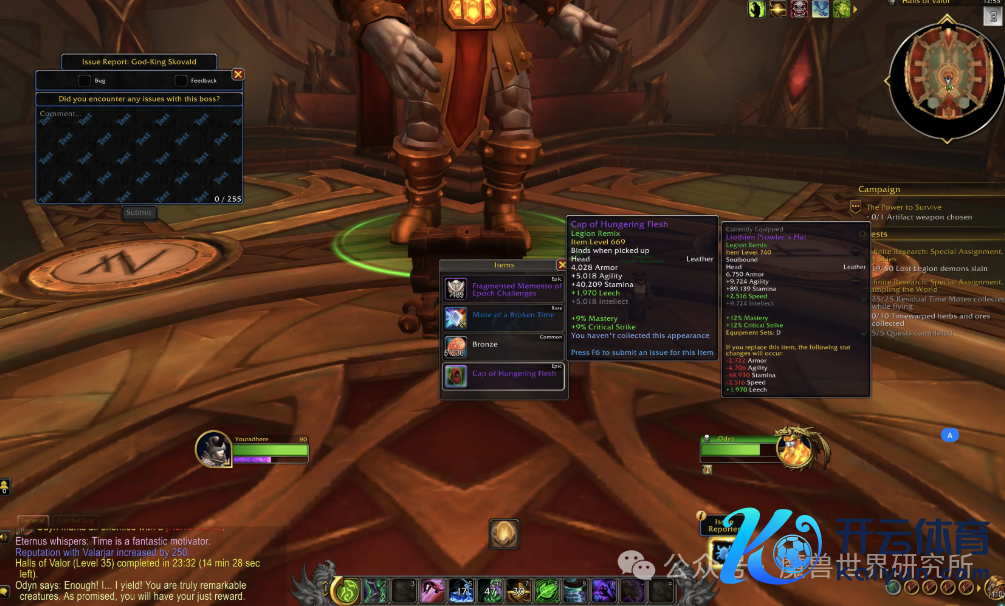Screen dimensions: 1005x606
Task: Close the Issue Report window
Action: [238, 74]
